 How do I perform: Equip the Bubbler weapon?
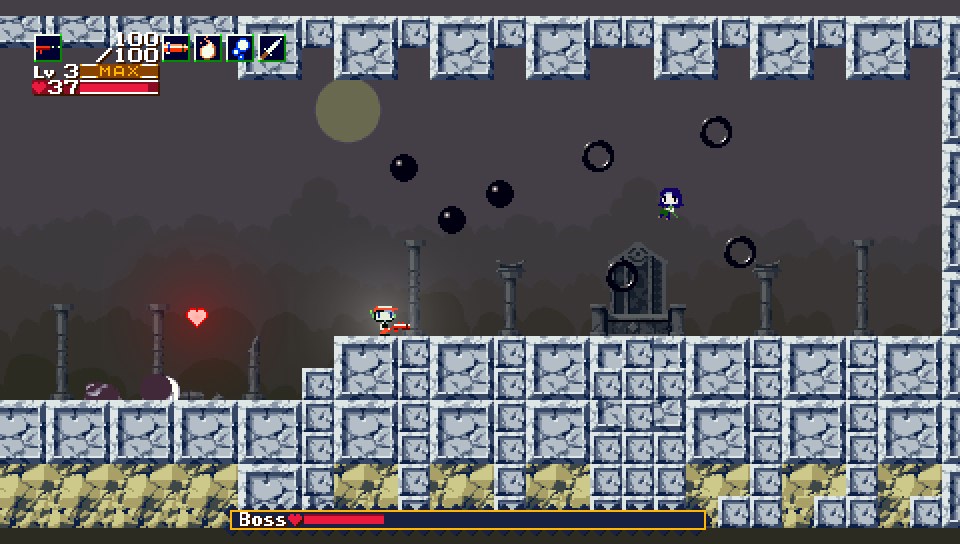coord(240,48)
